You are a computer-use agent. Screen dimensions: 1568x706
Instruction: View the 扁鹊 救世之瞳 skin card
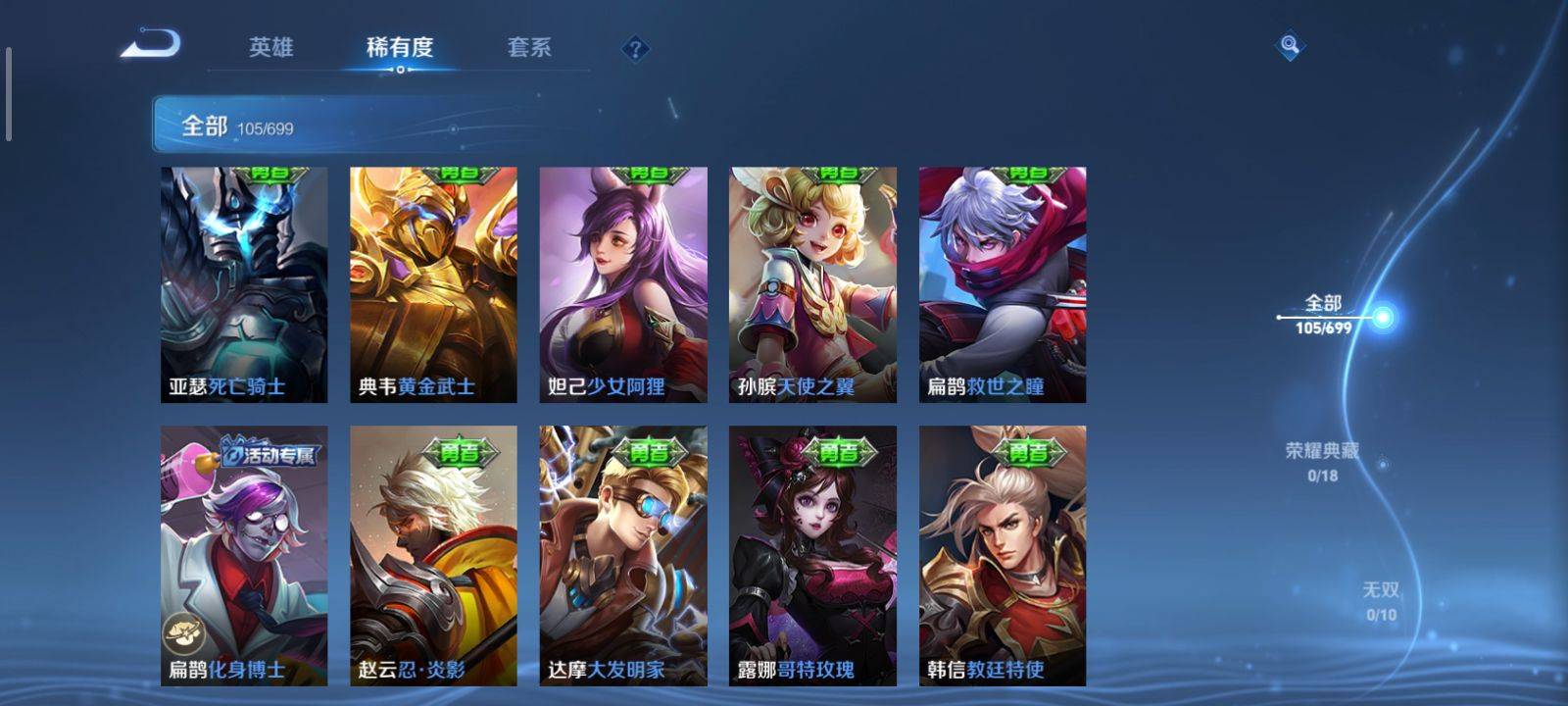[1003, 284]
